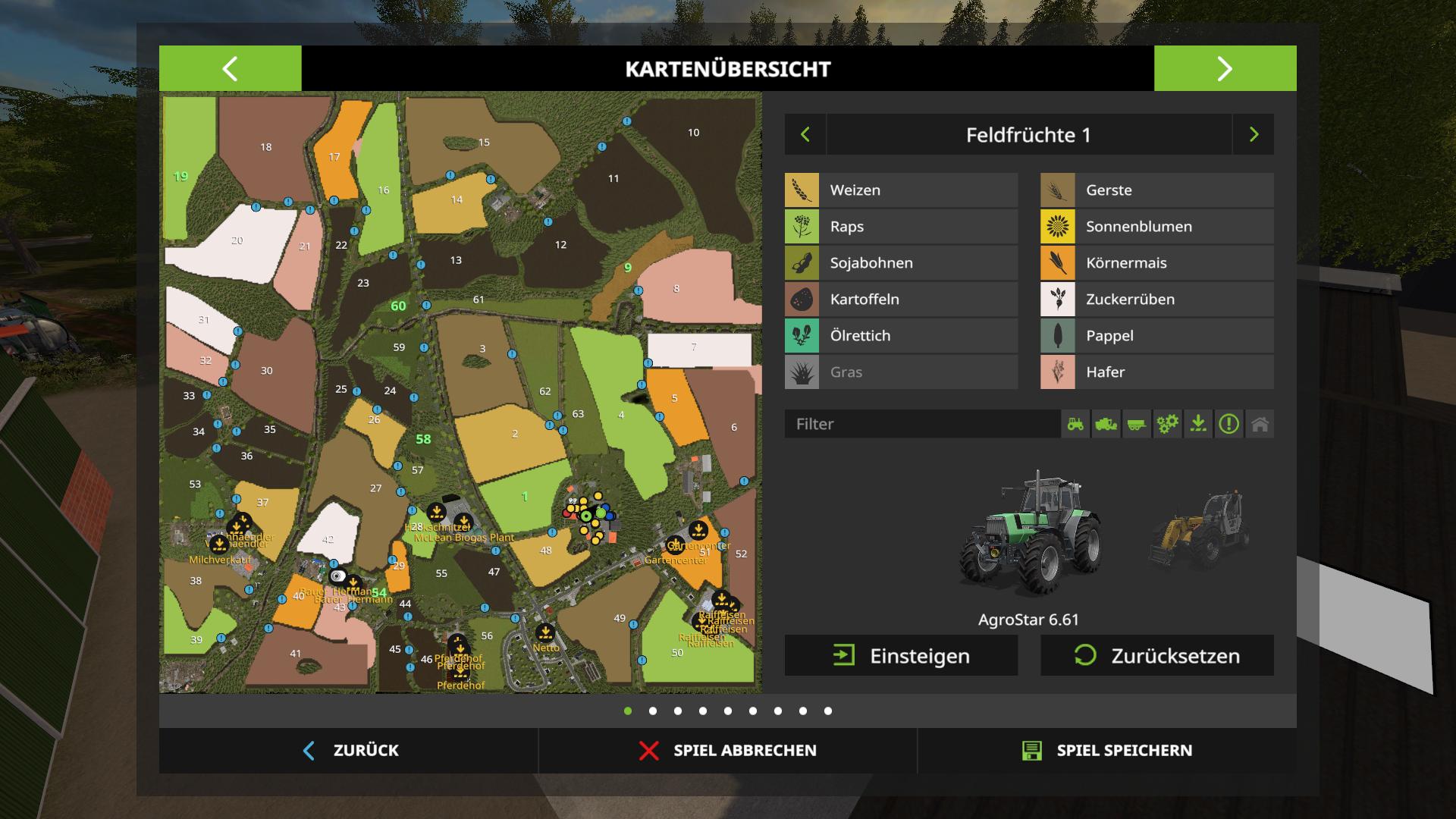
Task: Toggle the Hafer crop filter
Action: [1156, 372]
